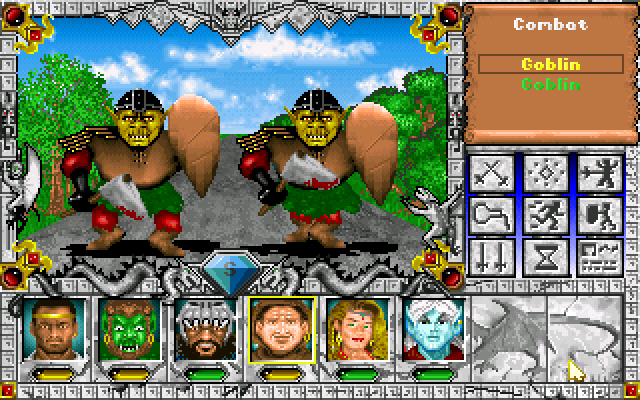Open the two upright swords fight options icon
This screenshot has width=640, height=400.
(x=490, y=255)
